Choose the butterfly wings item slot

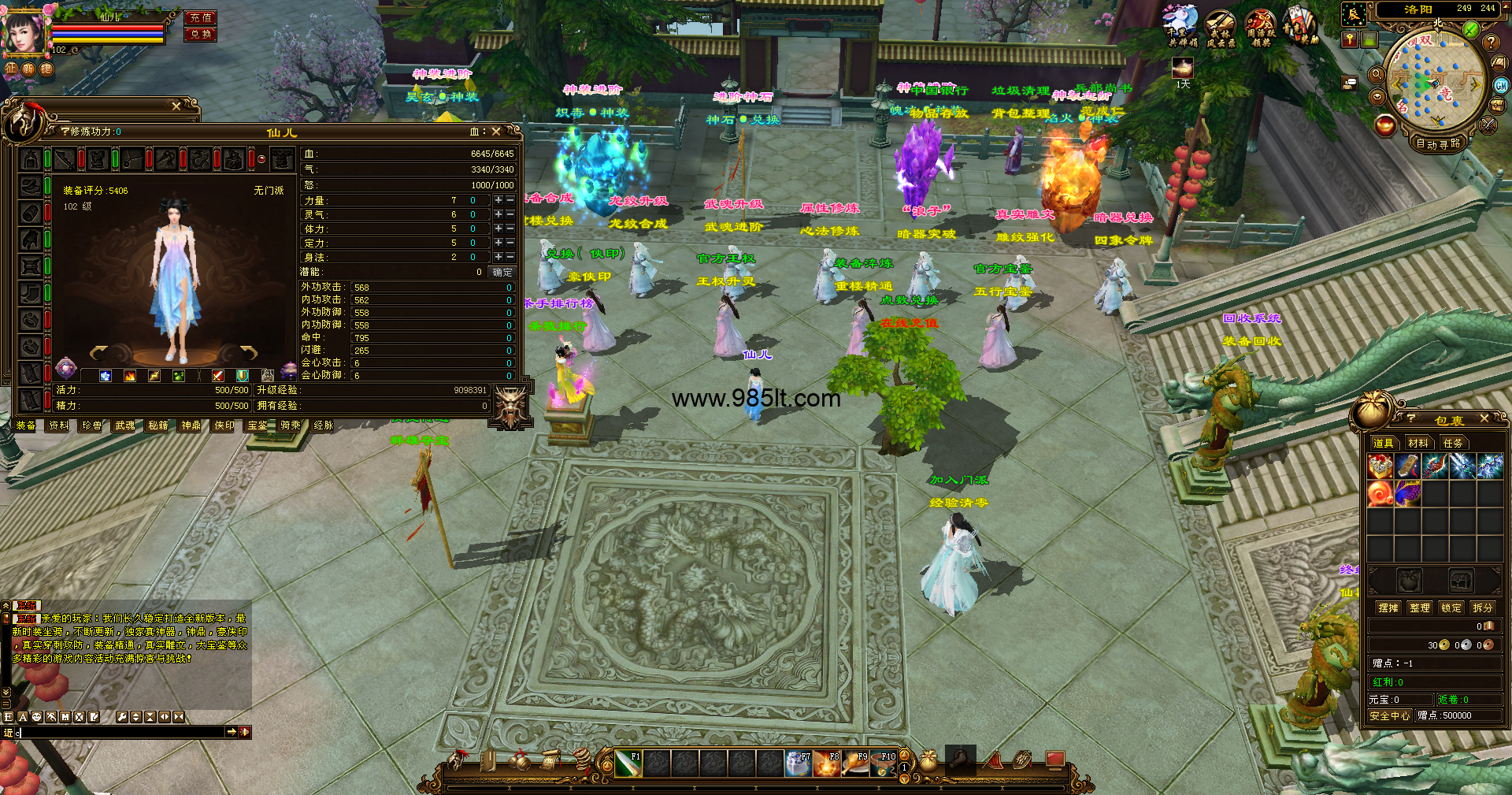(1407, 493)
